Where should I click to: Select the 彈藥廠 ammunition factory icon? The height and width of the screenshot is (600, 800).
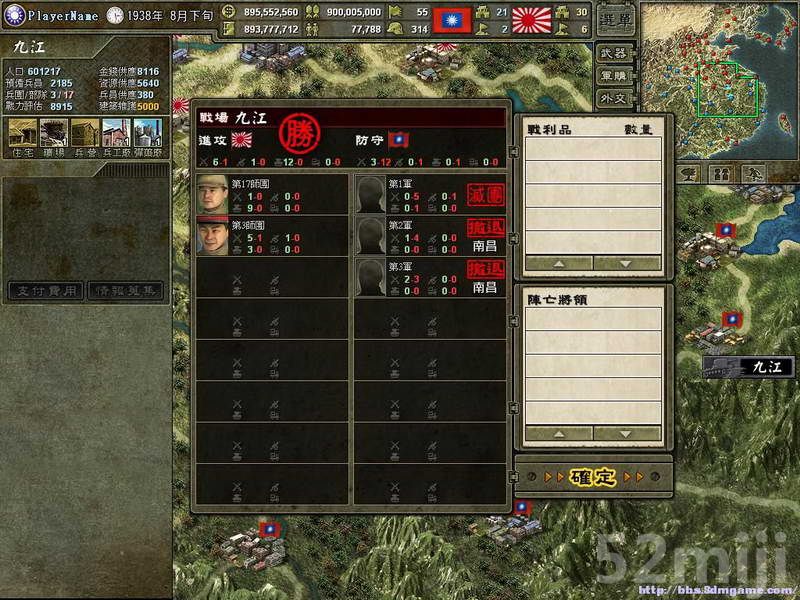[x=146, y=134]
